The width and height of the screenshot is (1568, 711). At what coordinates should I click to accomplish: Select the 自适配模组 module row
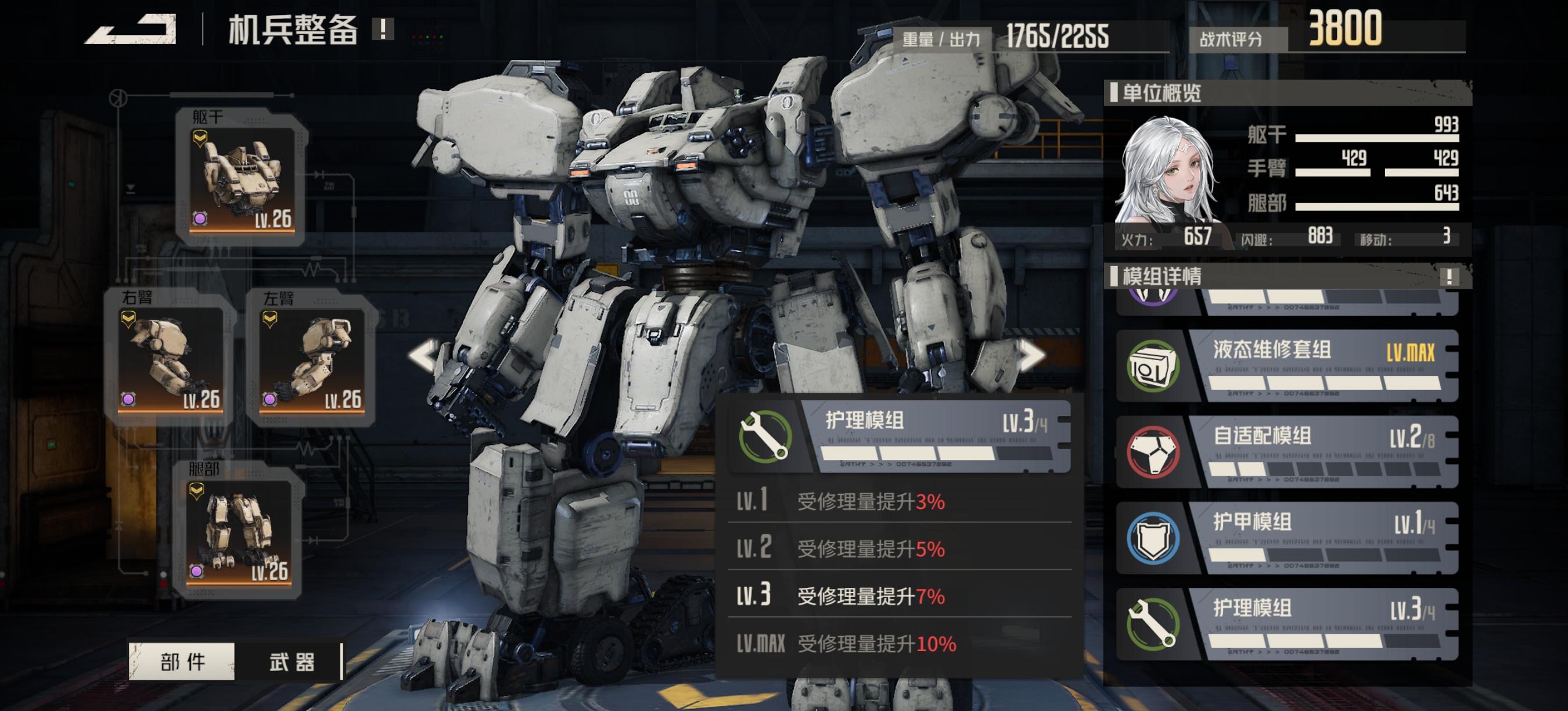tap(1288, 452)
